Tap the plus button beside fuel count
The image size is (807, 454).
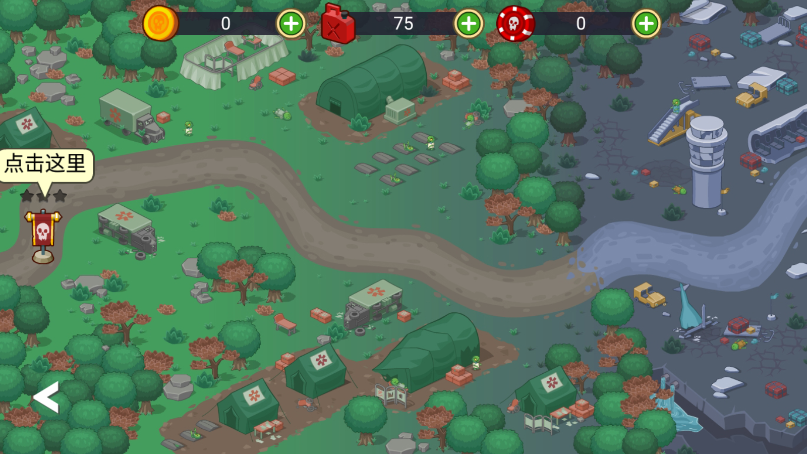(468, 23)
